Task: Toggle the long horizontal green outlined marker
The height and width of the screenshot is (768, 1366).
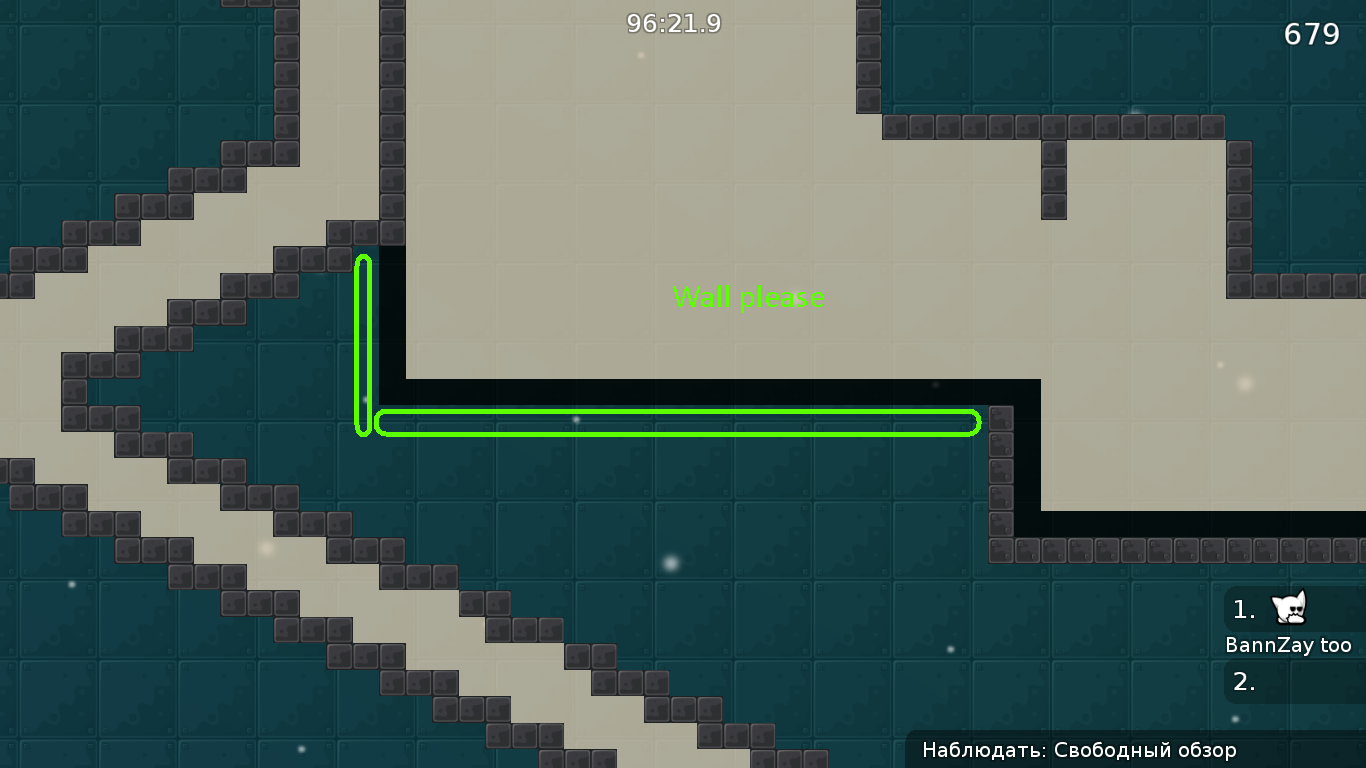Action: [676, 422]
